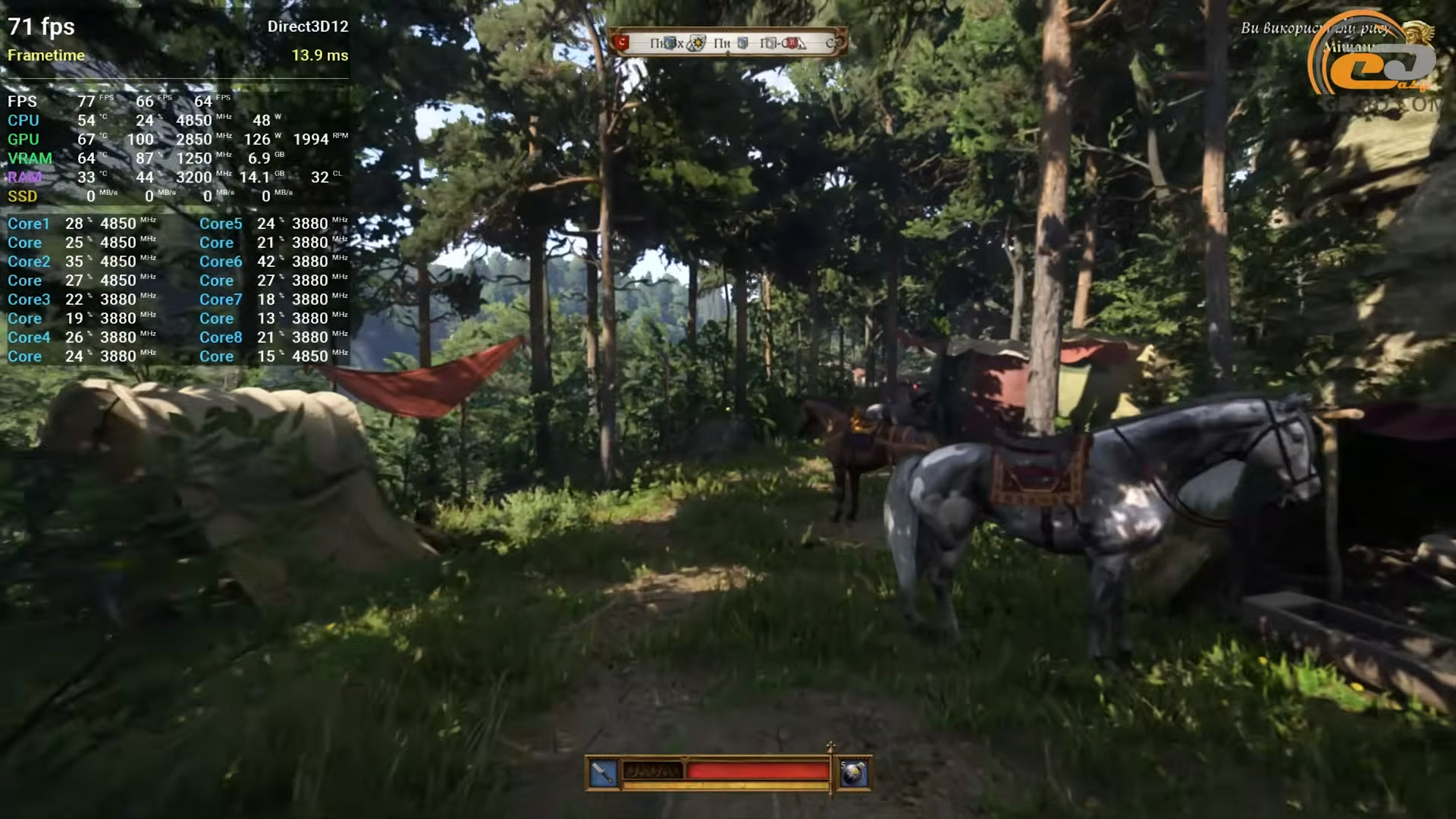Use the potion flask with count 5
Viewport: 1456px width, 819px height.
click(x=854, y=773)
